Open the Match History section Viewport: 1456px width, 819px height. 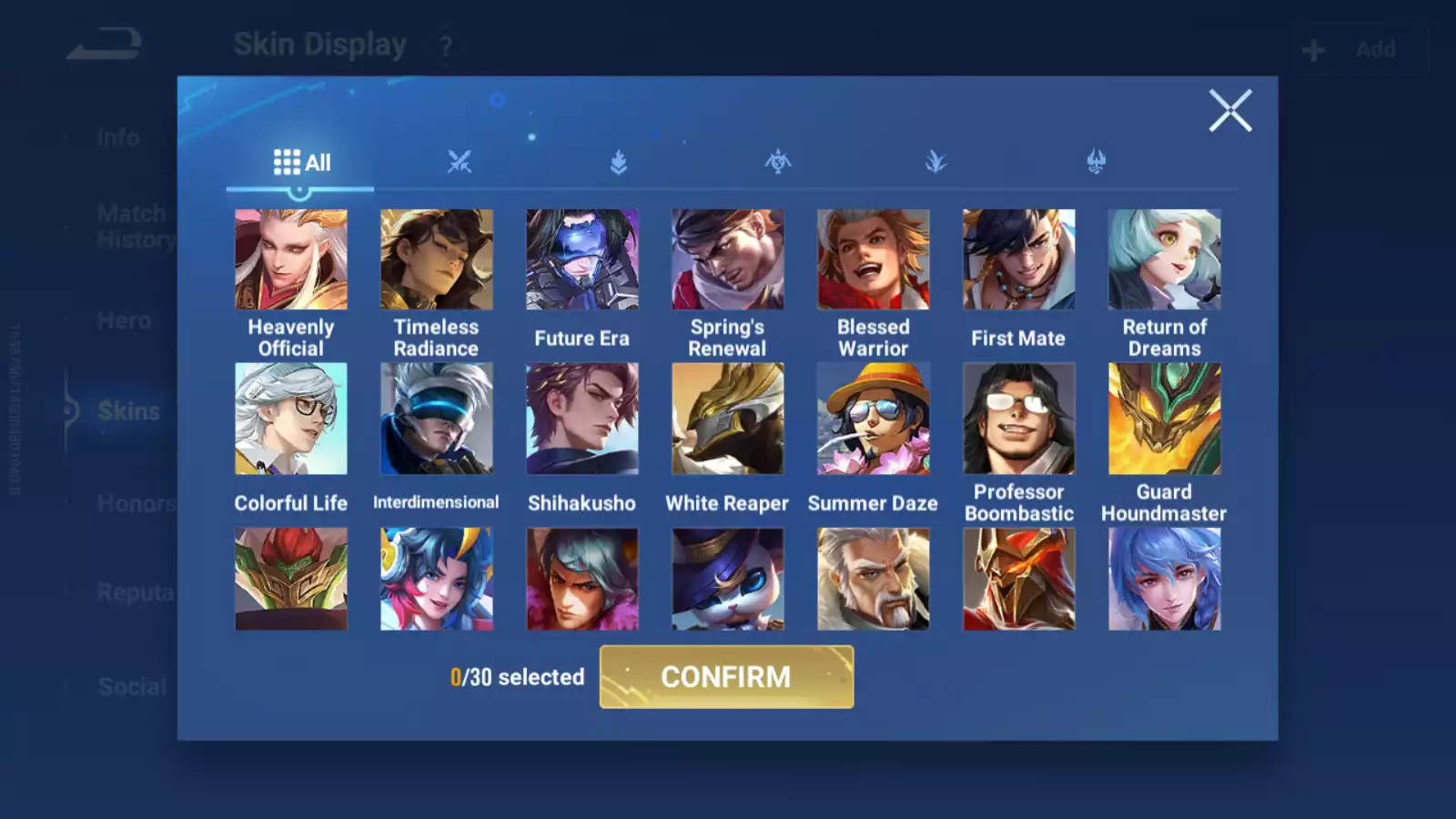point(132,226)
